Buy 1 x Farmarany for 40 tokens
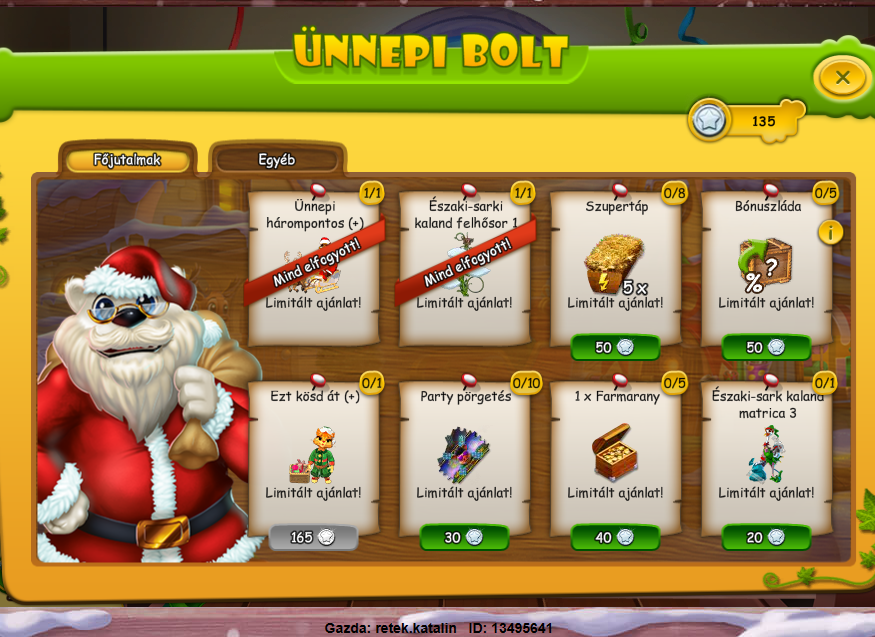 615,537
